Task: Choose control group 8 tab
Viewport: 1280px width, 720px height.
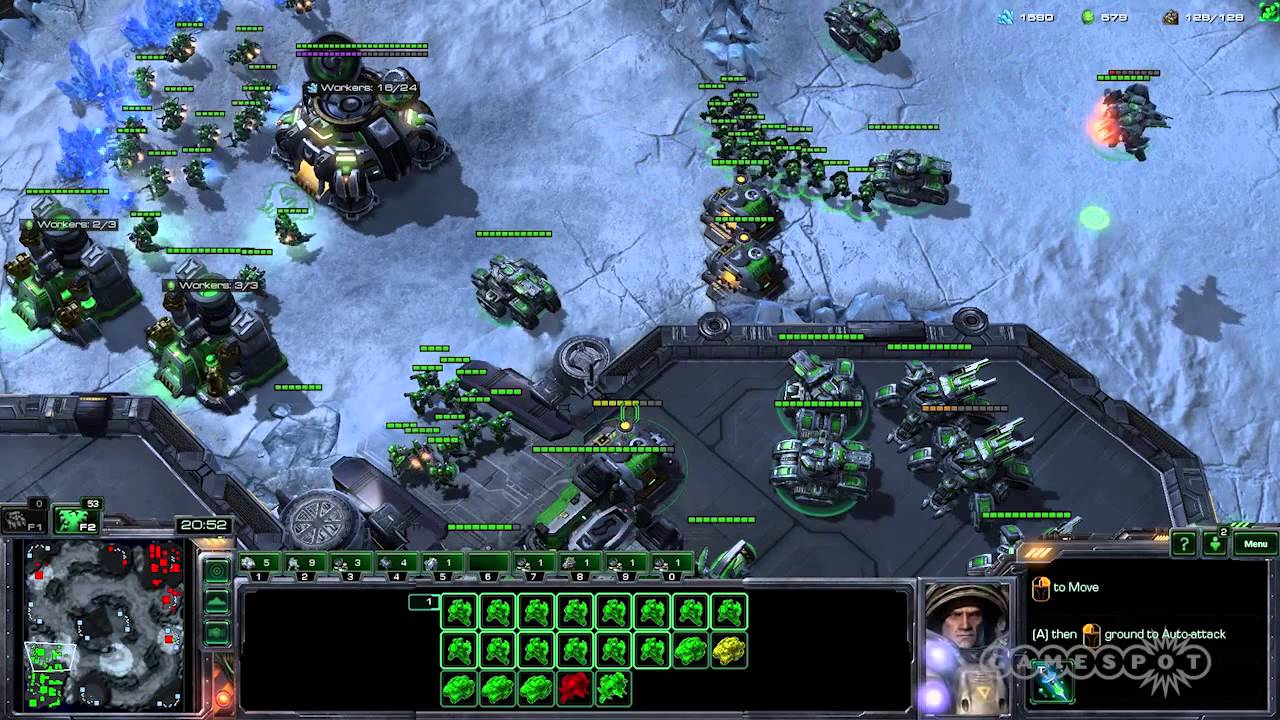Action: click(579, 564)
